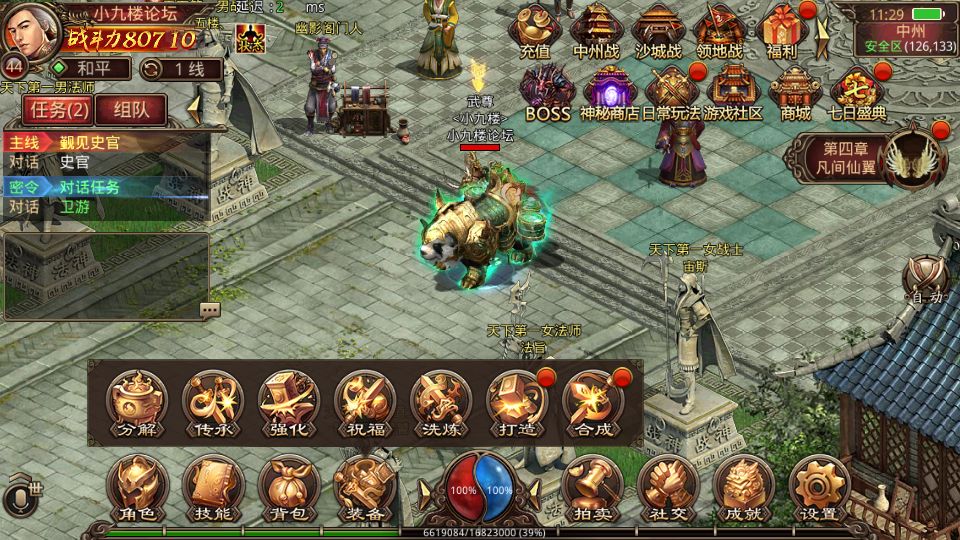Open the 神秘商店 mystery shop
This screenshot has width=960, height=540.
tap(608, 92)
